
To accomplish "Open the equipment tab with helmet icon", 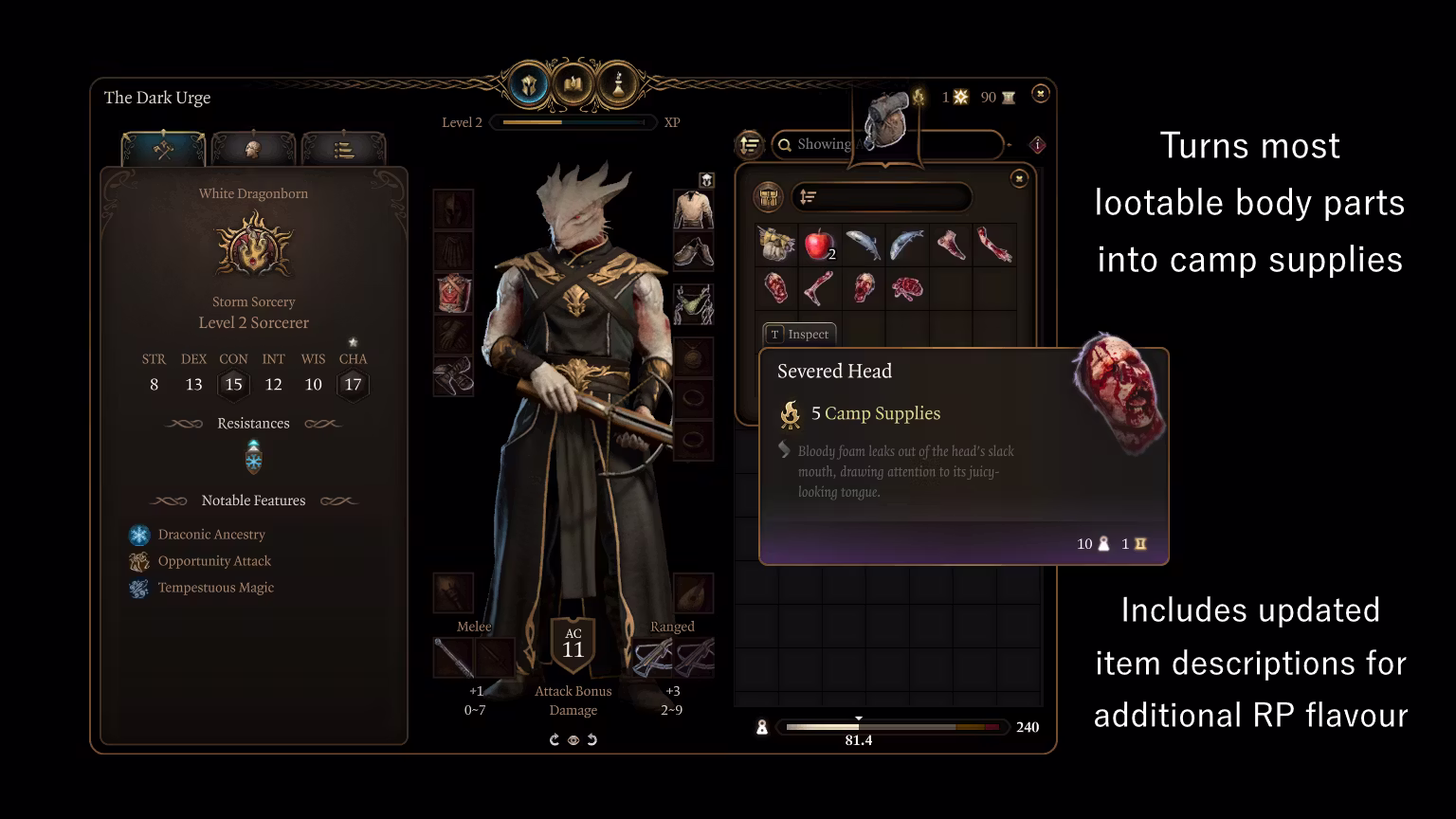I will click(529, 86).
